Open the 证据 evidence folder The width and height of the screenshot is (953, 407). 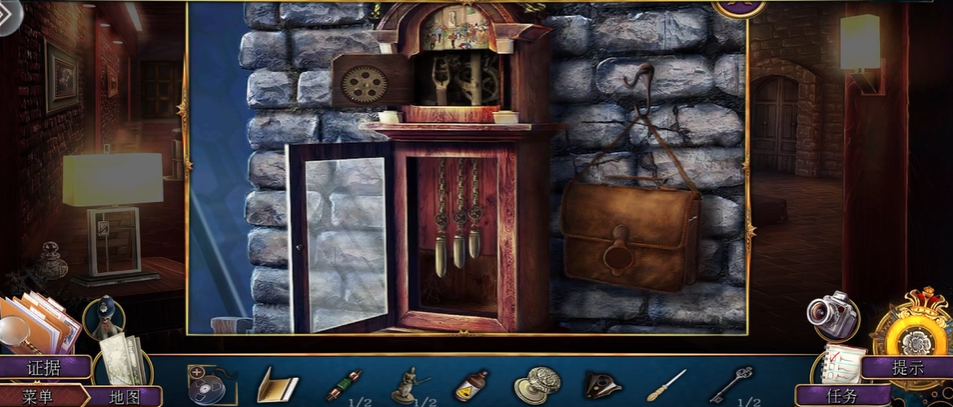tap(45, 367)
